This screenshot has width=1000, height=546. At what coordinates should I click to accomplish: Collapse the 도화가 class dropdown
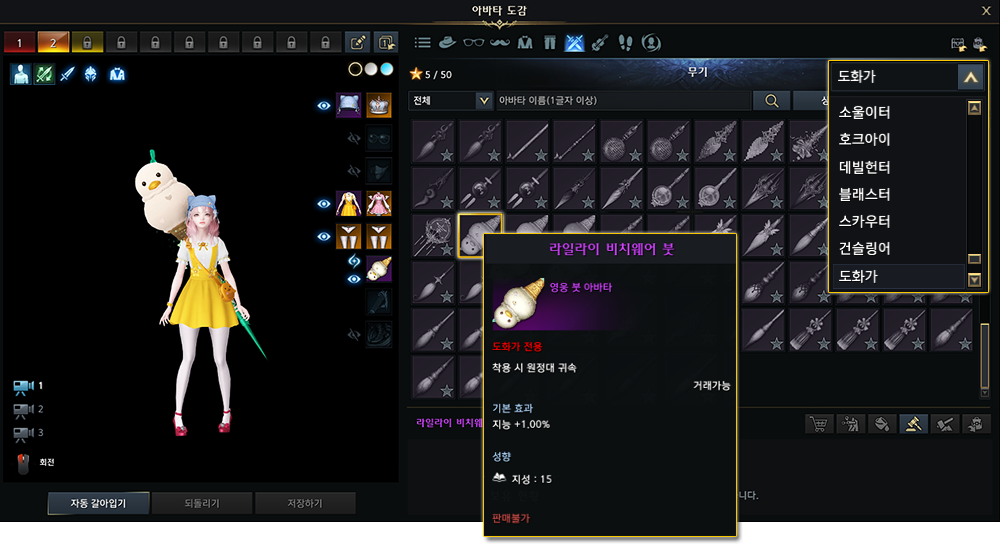pyautogui.click(x=970, y=76)
